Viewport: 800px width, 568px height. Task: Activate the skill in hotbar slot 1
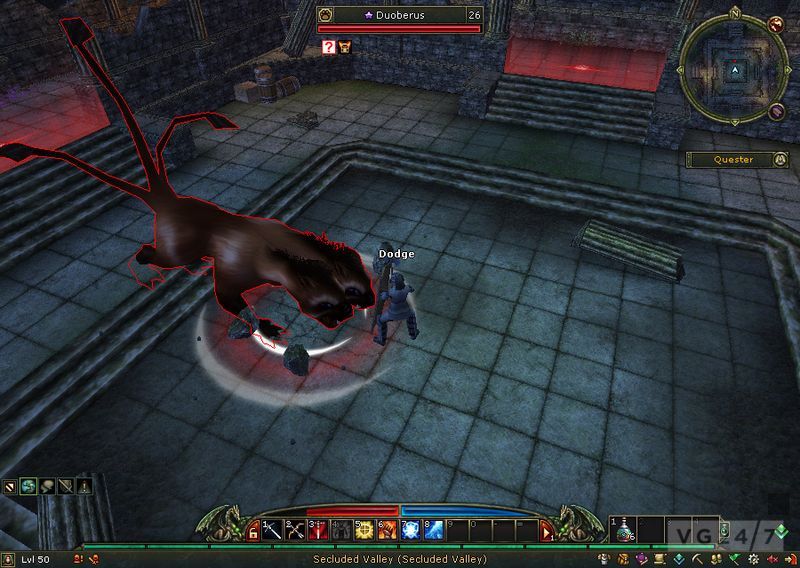pos(272,530)
